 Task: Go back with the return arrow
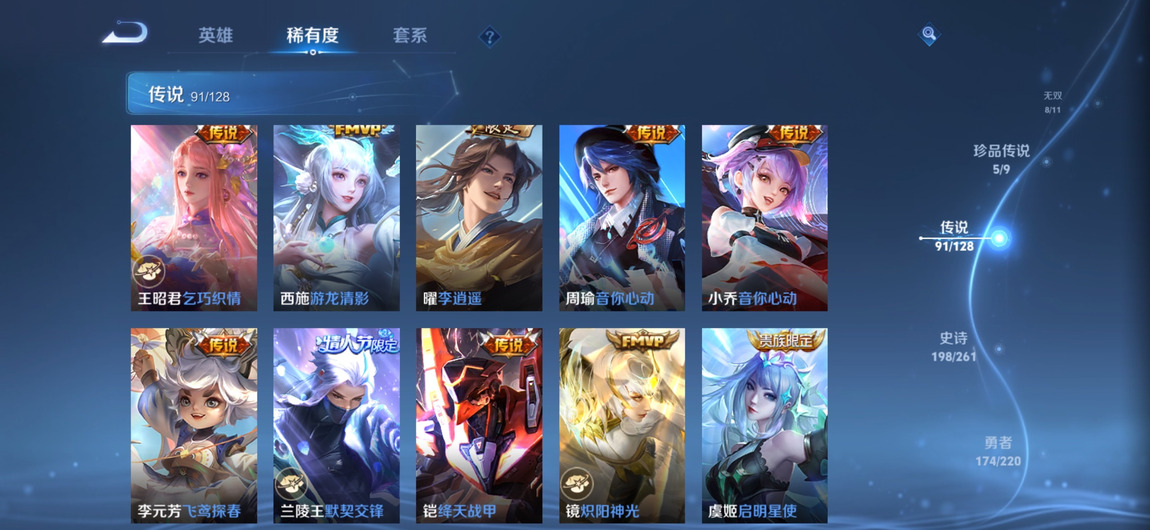125,34
